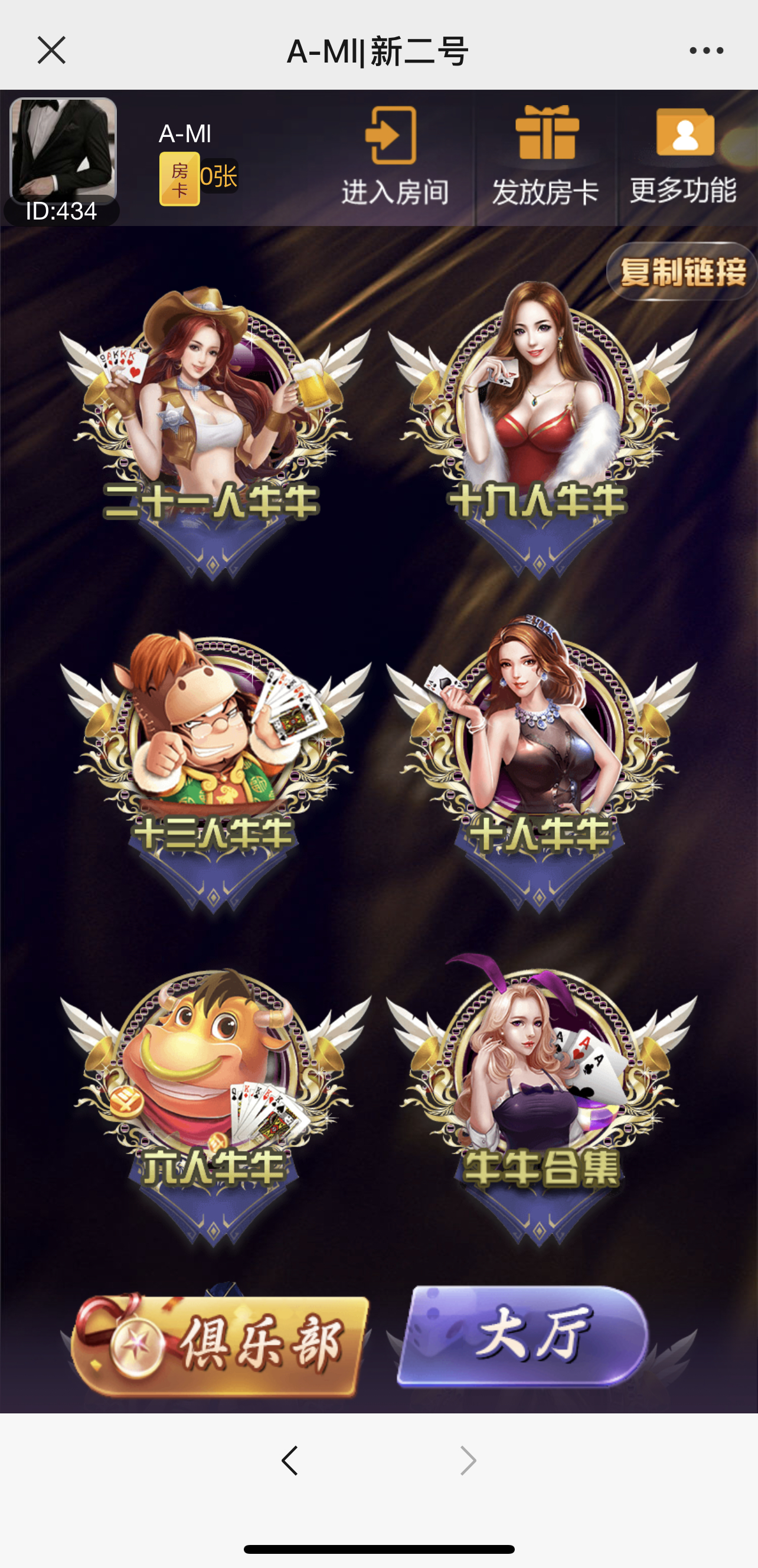Enter the 俱乐部 club
The width and height of the screenshot is (758, 1568).
coord(219,1344)
